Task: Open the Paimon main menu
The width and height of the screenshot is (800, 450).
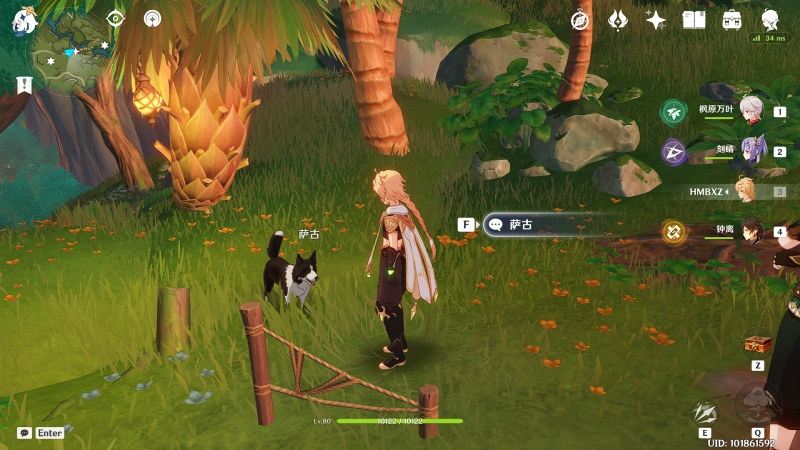Action: pos(24,19)
